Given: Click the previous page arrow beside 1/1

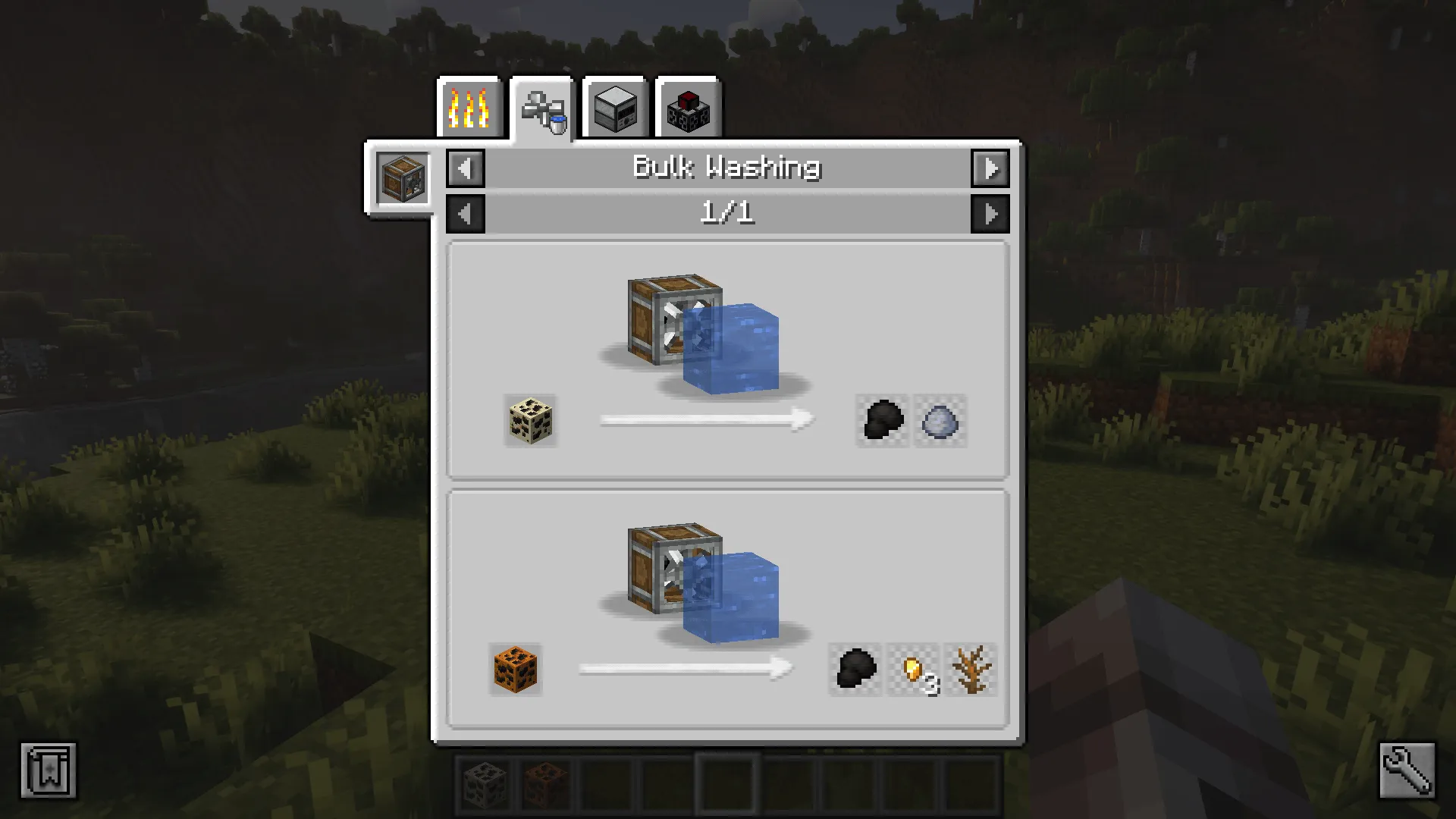Looking at the screenshot, I should [465, 213].
